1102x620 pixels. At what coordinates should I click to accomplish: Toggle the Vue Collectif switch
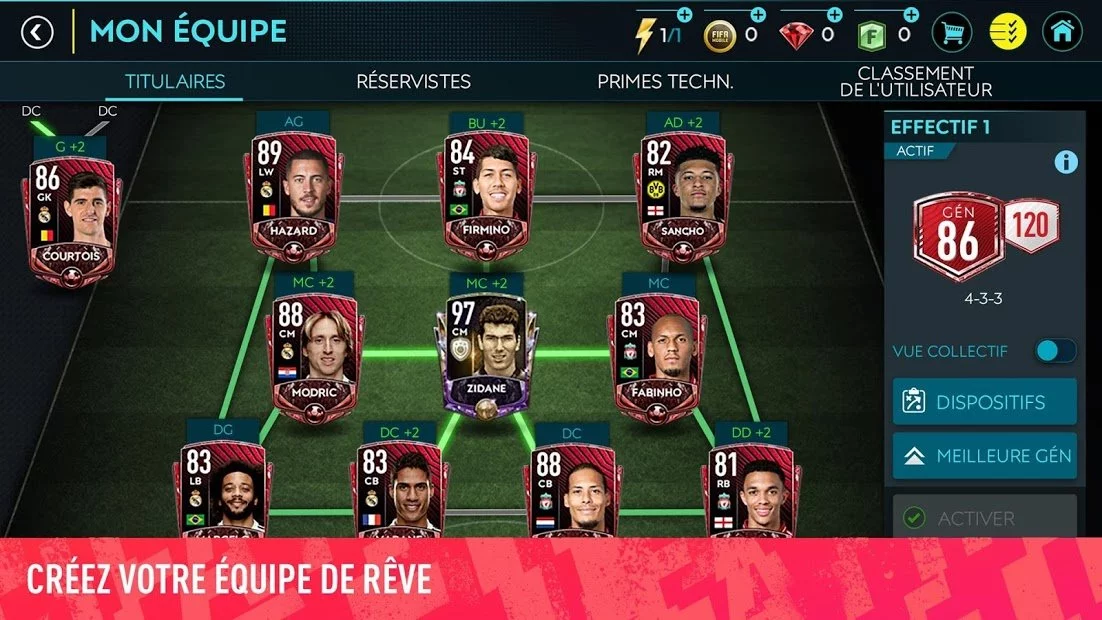(1055, 351)
